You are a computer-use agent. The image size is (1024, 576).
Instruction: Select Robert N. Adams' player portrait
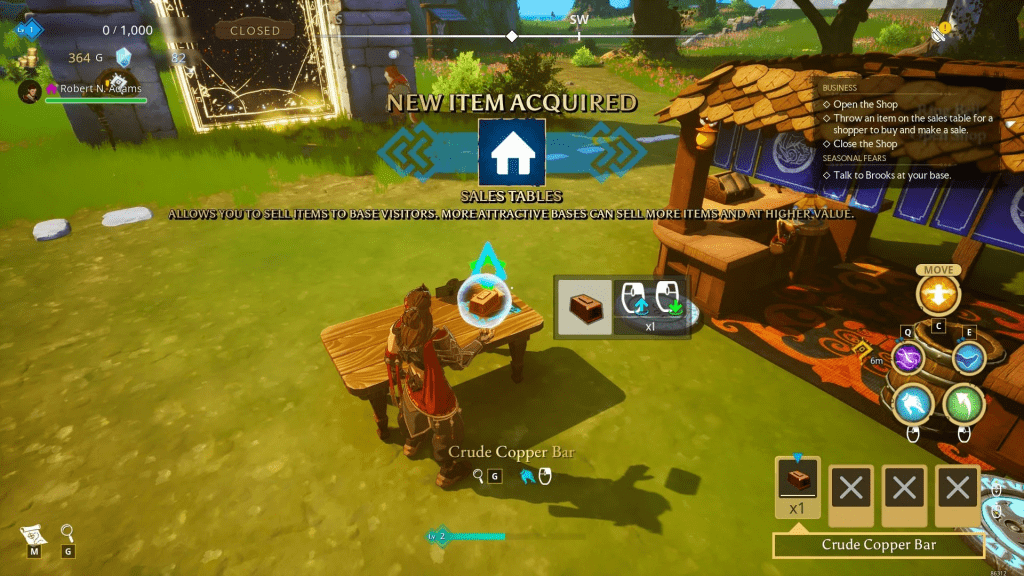click(x=31, y=89)
